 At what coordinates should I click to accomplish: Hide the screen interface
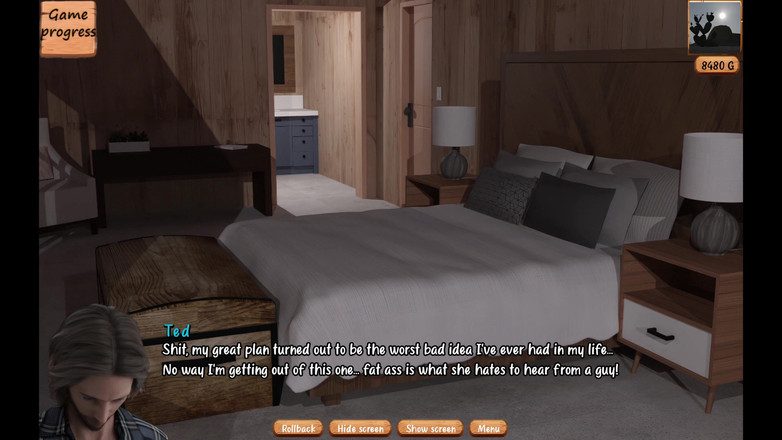pyautogui.click(x=360, y=428)
